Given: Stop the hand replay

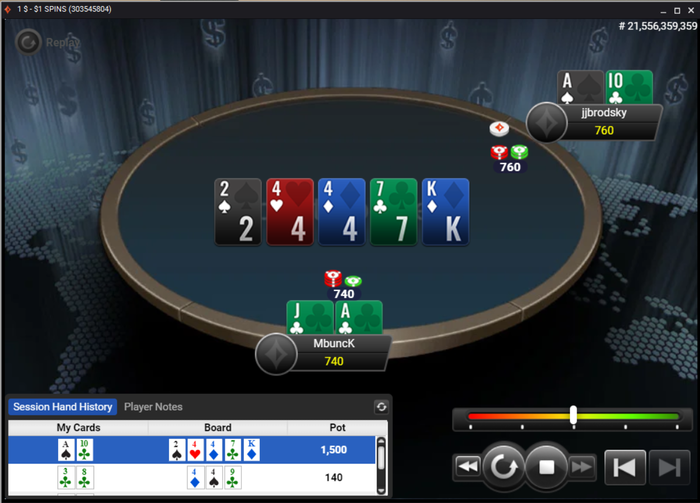Looking at the screenshot, I should [546, 466].
